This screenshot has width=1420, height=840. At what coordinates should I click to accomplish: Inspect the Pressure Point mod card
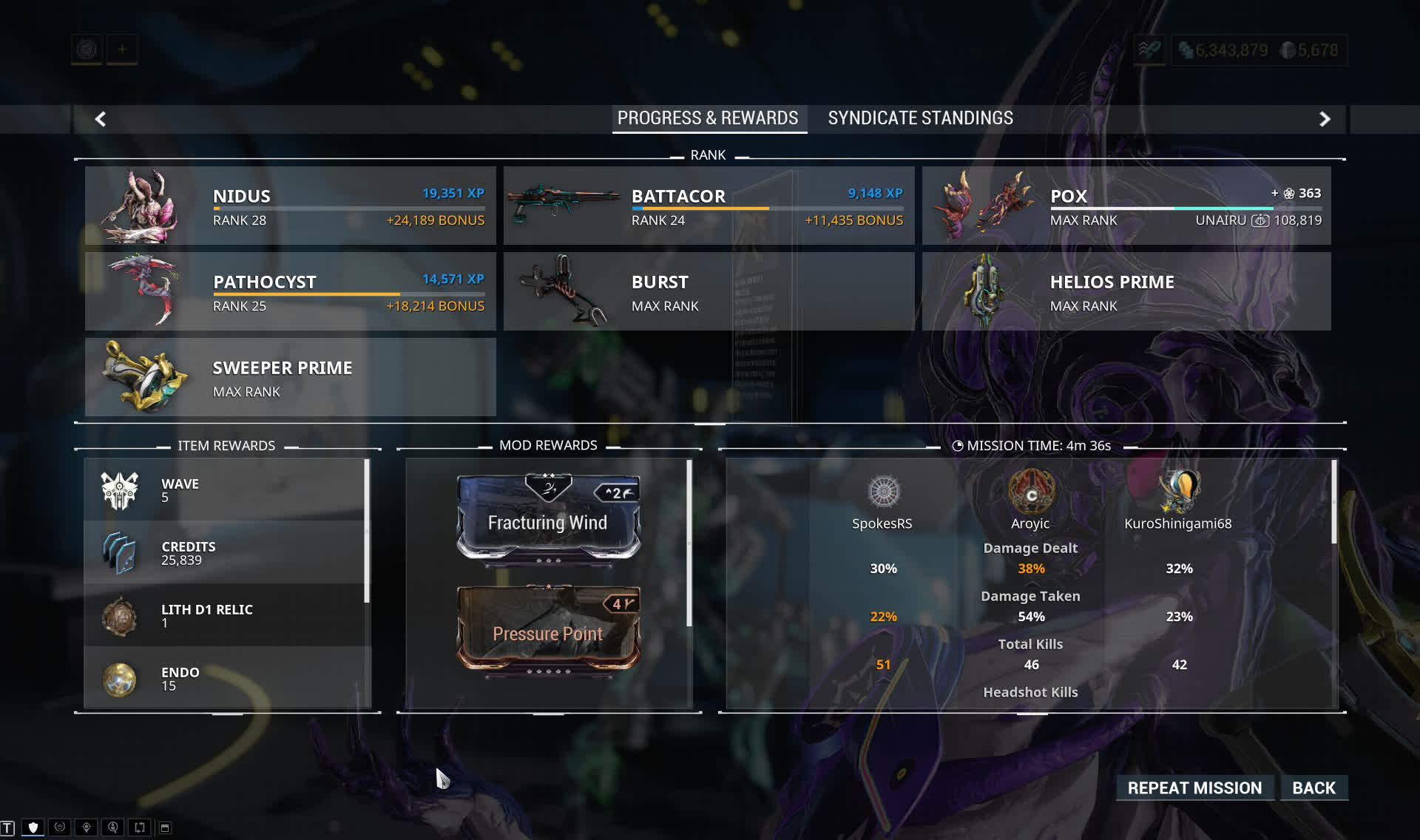pyautogui.click(x=548, y=629)
